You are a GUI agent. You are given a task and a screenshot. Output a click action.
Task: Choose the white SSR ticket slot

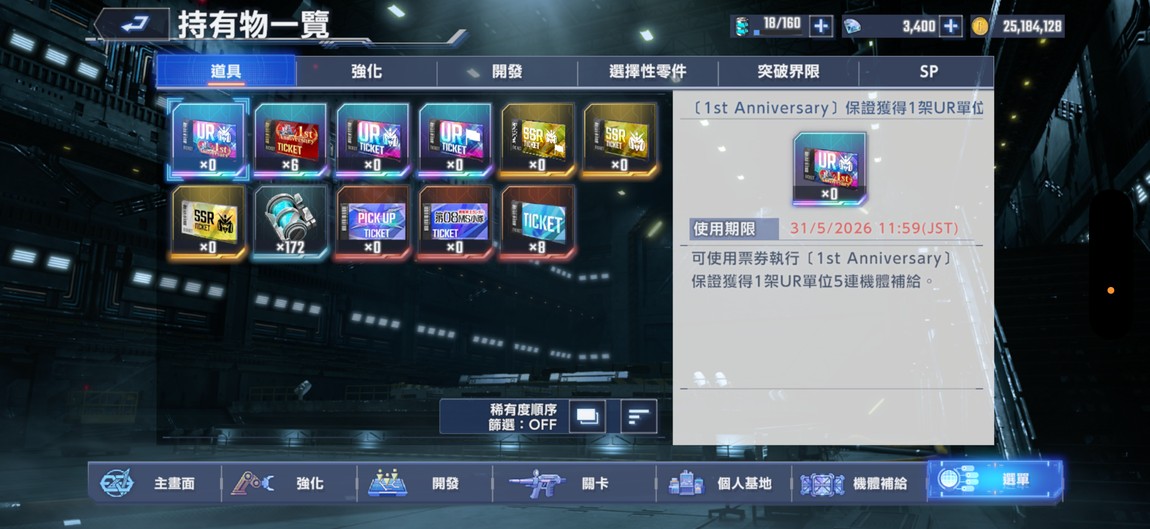208,221
